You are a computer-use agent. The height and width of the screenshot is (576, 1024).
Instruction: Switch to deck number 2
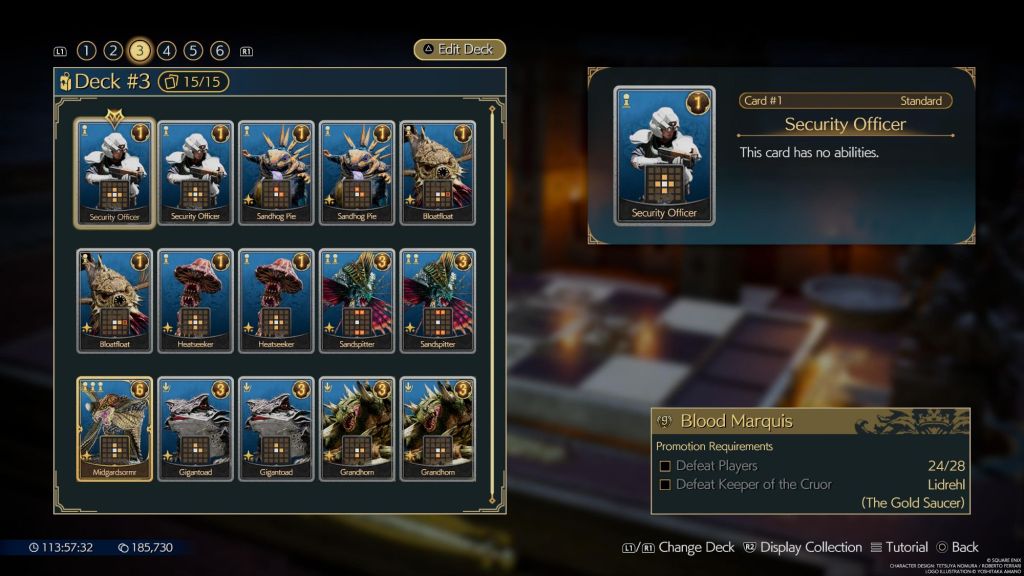[113, 51]
